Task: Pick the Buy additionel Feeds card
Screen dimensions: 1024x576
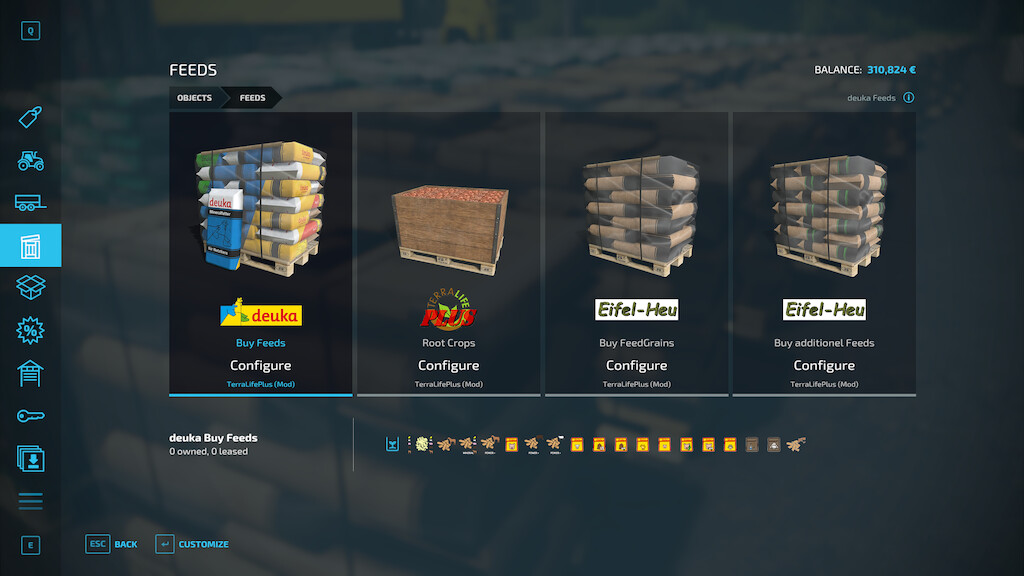Action: (824, 253)
